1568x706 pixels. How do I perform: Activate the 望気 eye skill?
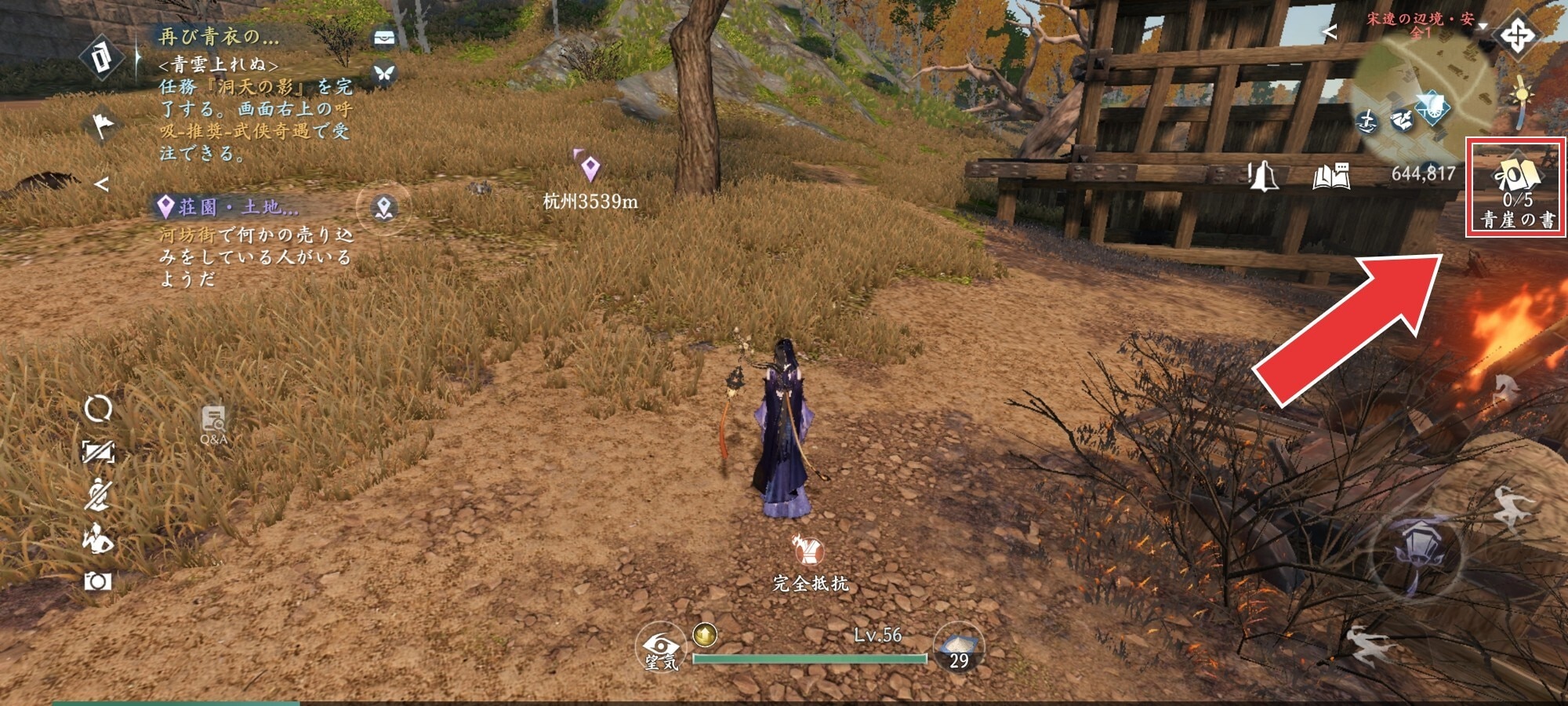tap(660, 648)
